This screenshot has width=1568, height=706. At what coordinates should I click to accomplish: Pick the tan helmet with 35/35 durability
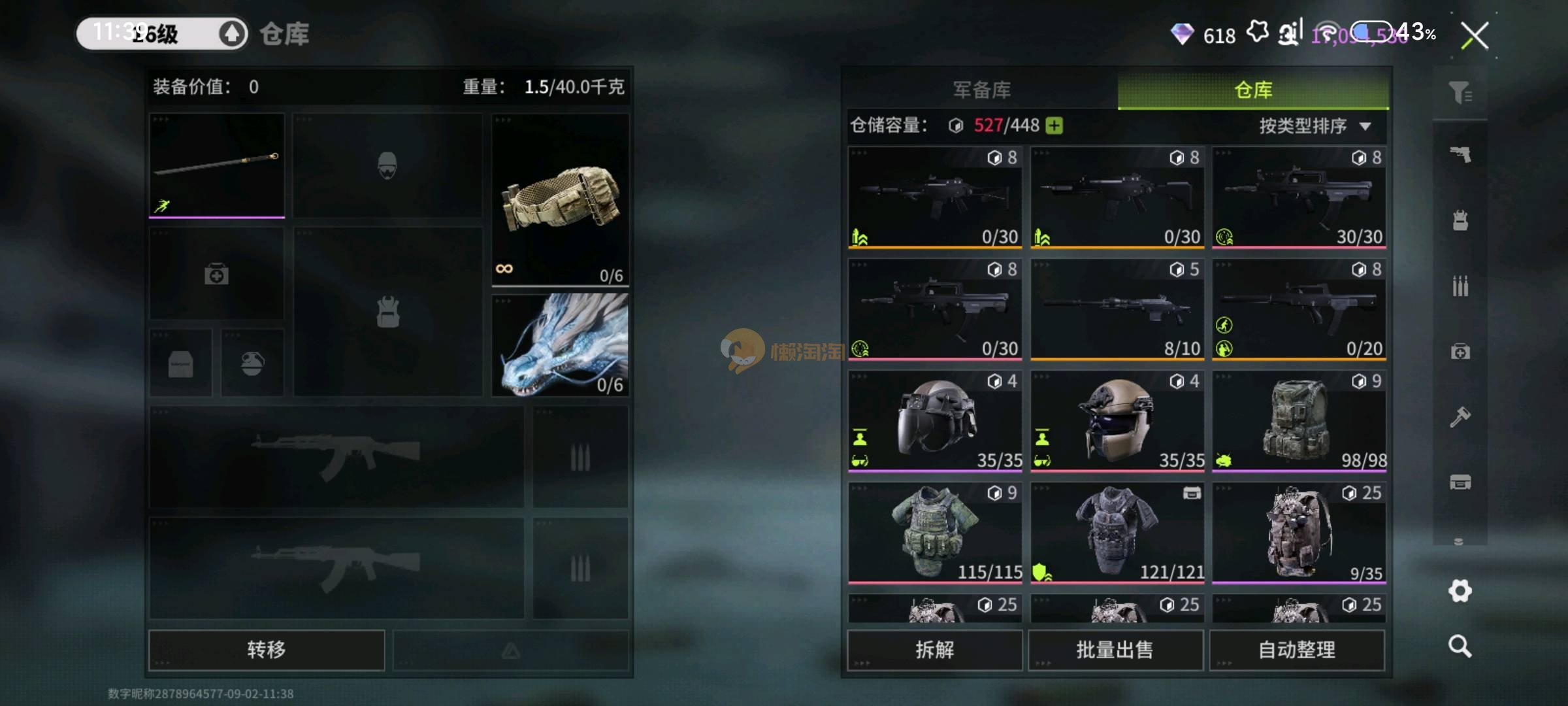pos(1117,420)
